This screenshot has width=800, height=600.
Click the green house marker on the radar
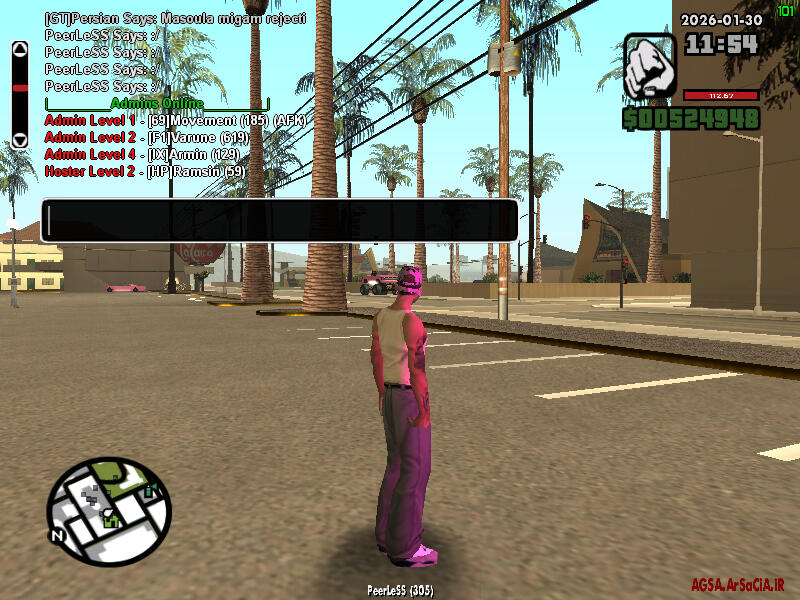(x=111, y=519)
